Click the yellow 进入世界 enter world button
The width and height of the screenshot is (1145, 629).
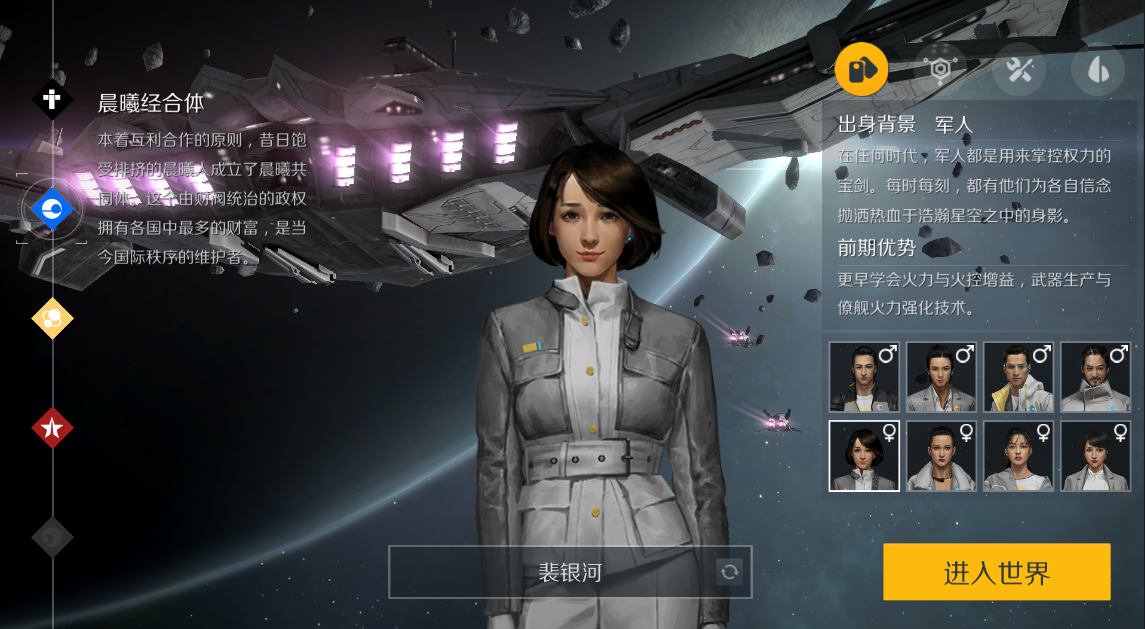(x=996, y=572)
